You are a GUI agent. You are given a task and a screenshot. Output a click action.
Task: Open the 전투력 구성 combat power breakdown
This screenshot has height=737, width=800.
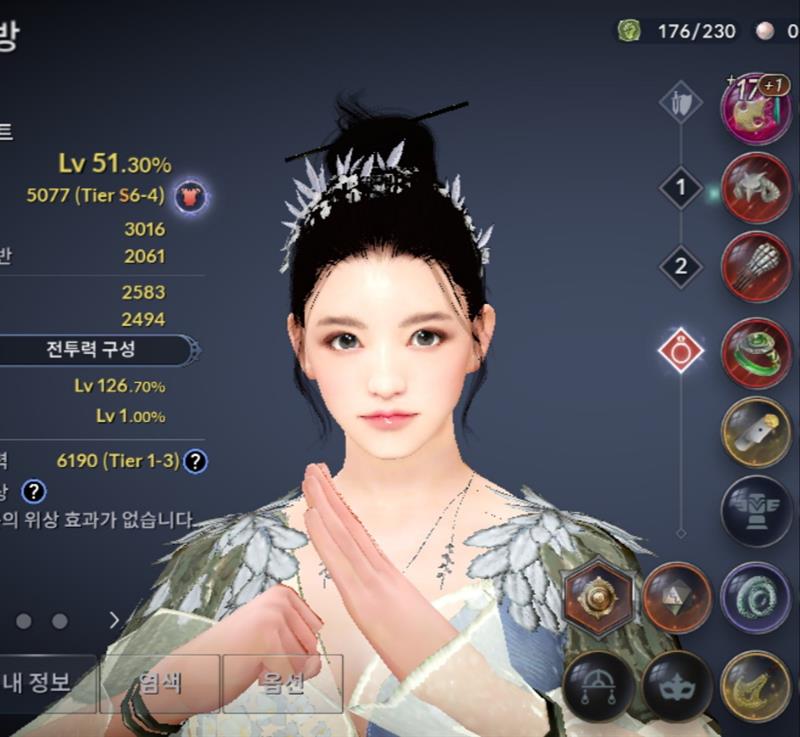point(90,350)
